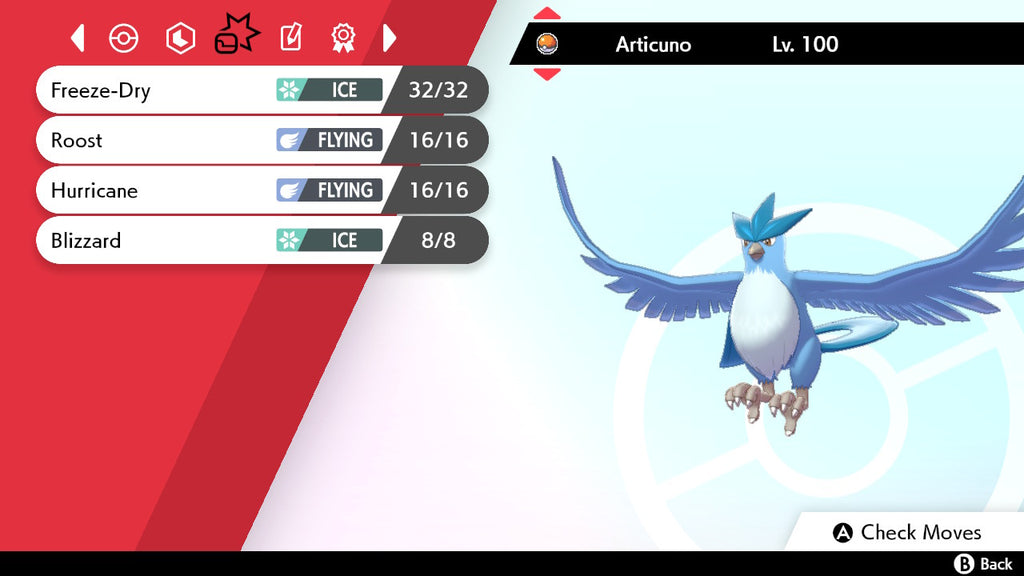The image size is (1024, 576).
Task: Show the trainer memo tab
Action: click(290, 38)
